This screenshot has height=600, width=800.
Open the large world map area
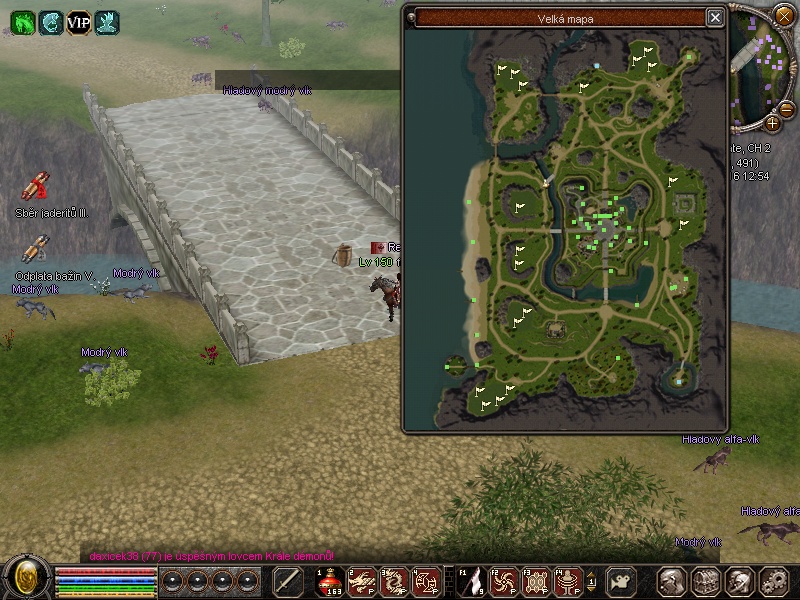point(578,230)
